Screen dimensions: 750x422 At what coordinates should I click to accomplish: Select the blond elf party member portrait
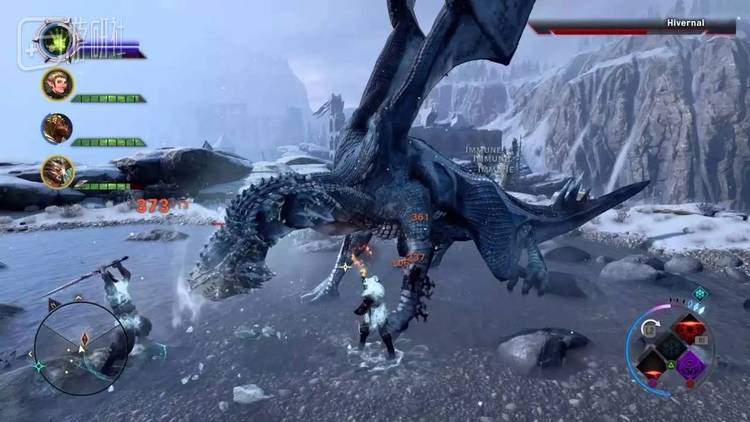57,84
